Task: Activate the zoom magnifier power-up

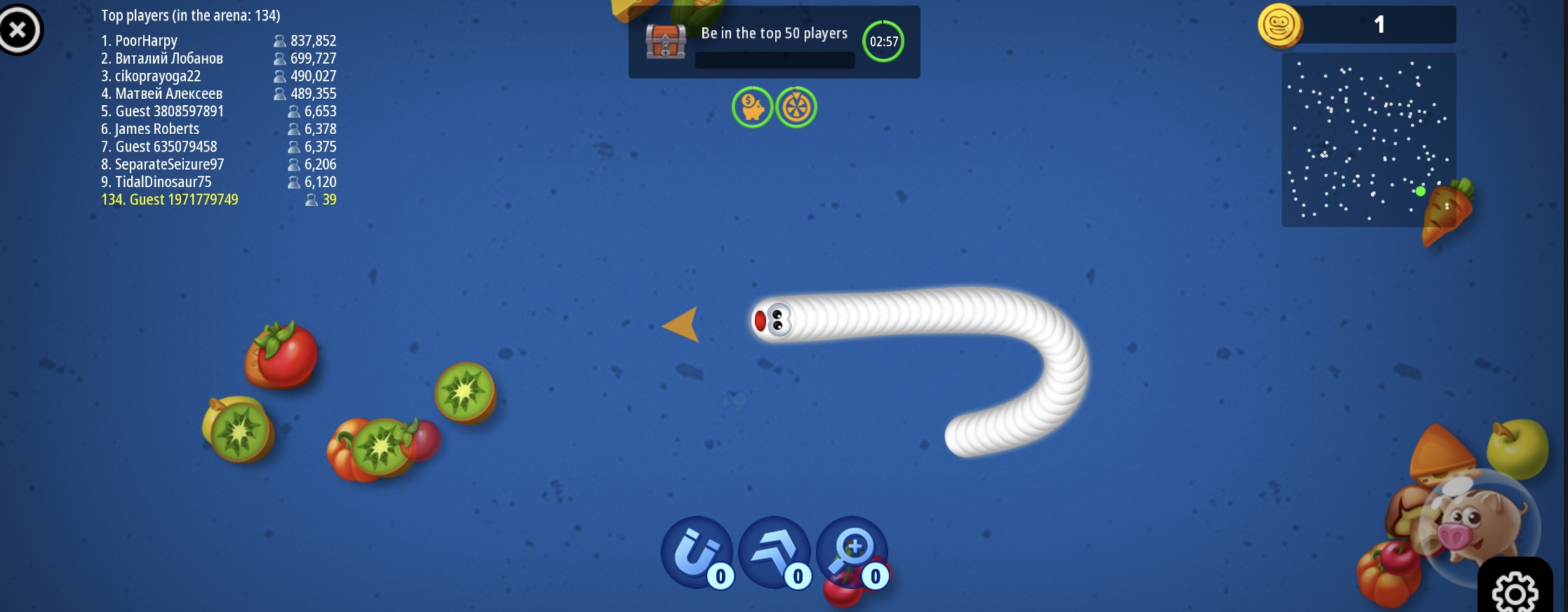Action: 851,552
